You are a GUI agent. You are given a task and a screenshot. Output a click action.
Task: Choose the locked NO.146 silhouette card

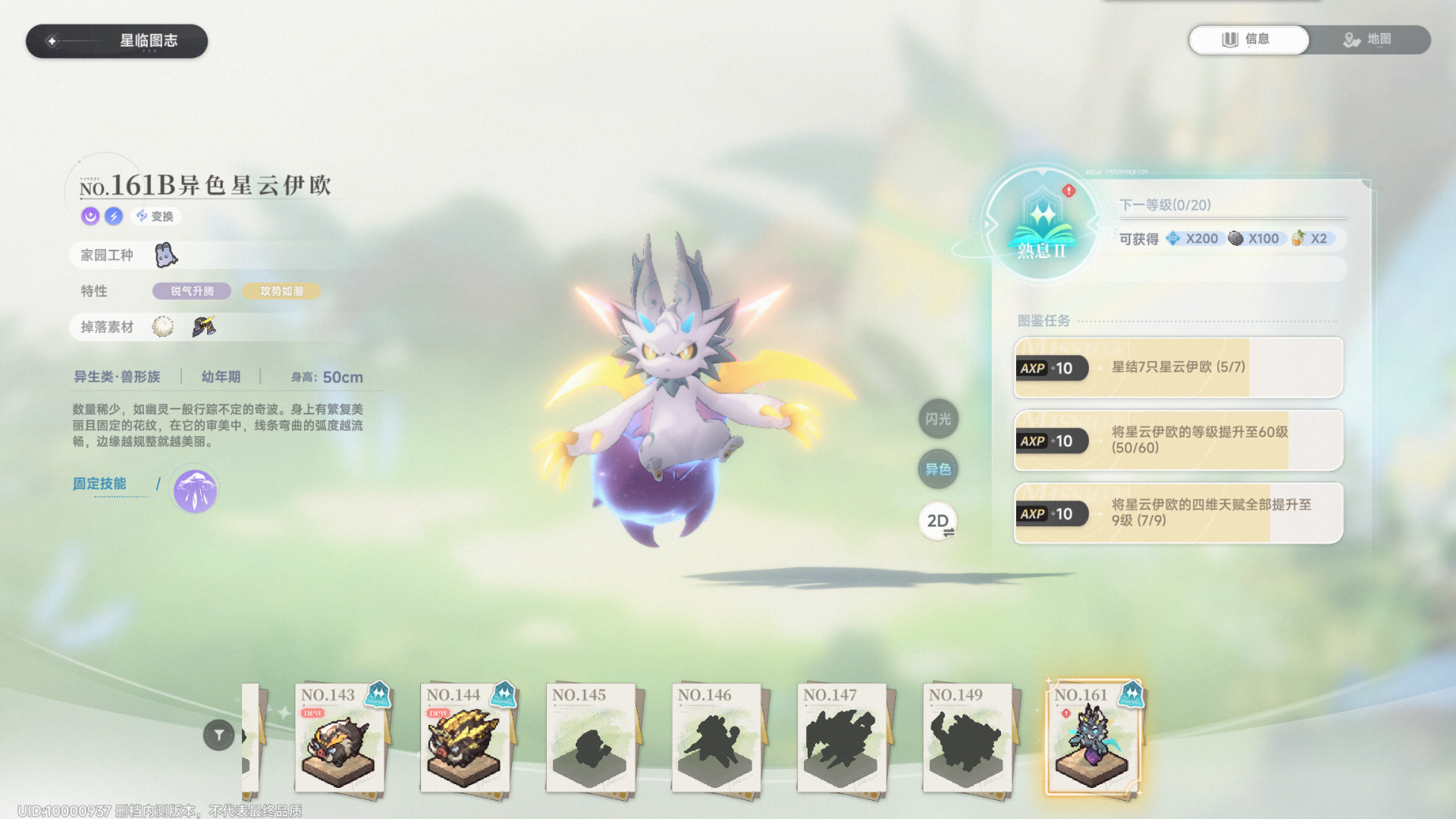(x=716, y=739)
